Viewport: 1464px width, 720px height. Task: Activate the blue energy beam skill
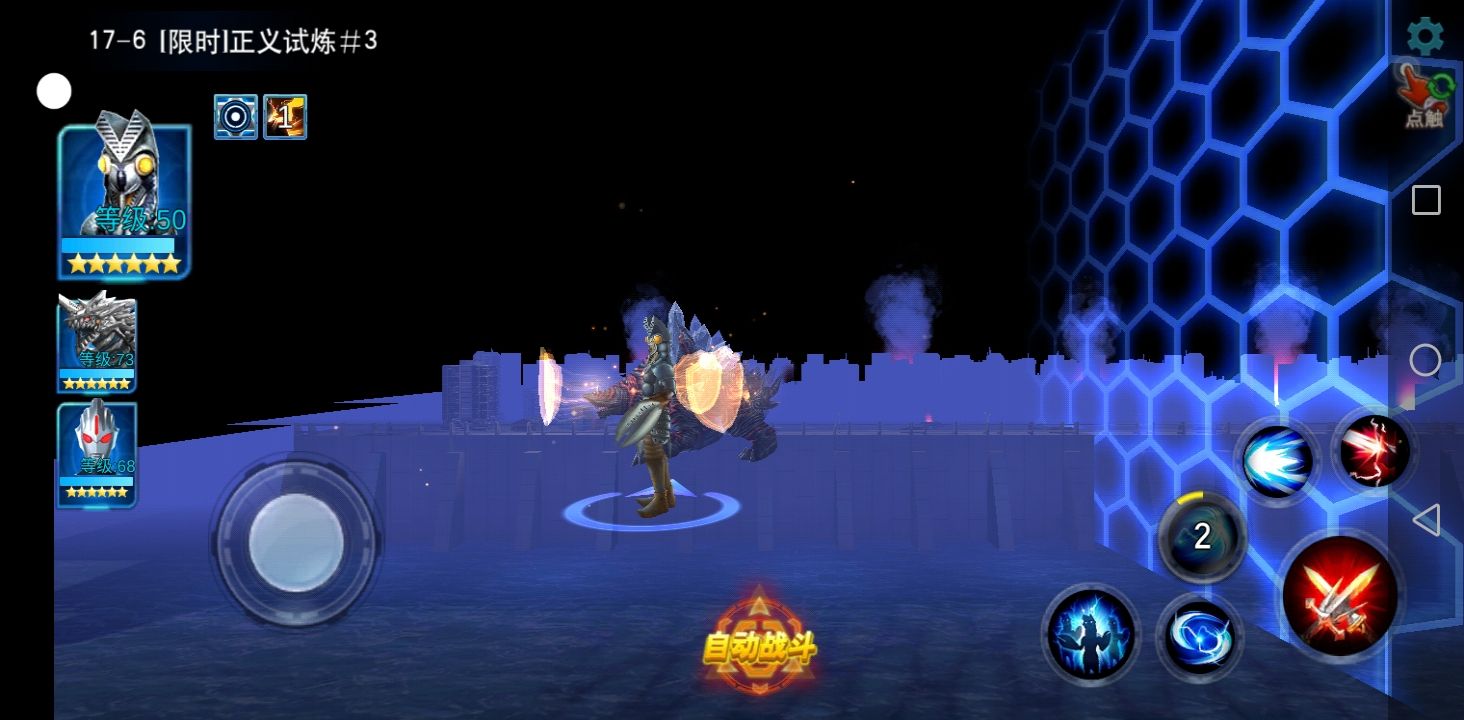coord(1277,461)
